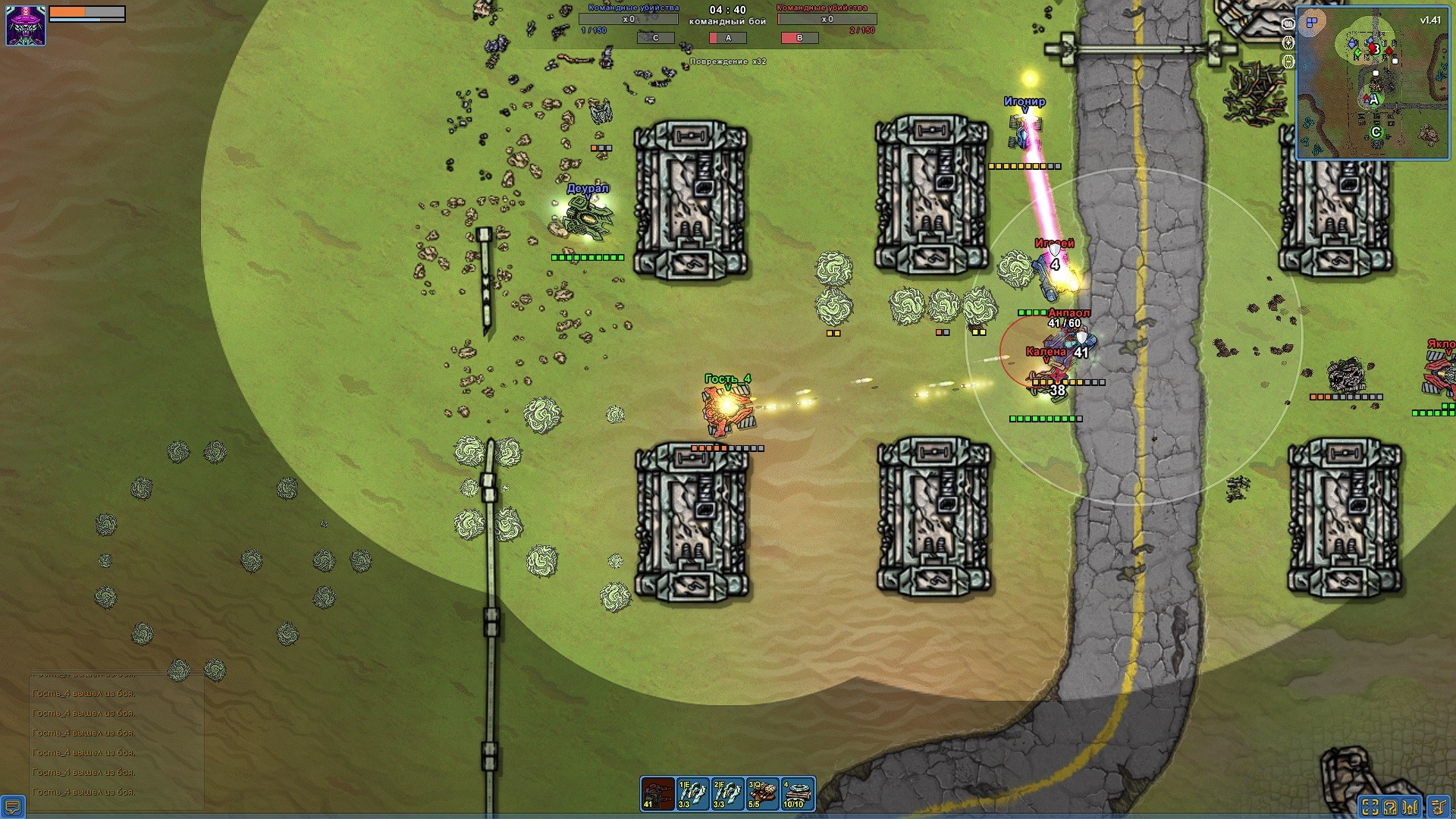Zoom in the minimap with plus button
The width and height of the screenshot is (1456, 819).
click(x=1288, y=42)
